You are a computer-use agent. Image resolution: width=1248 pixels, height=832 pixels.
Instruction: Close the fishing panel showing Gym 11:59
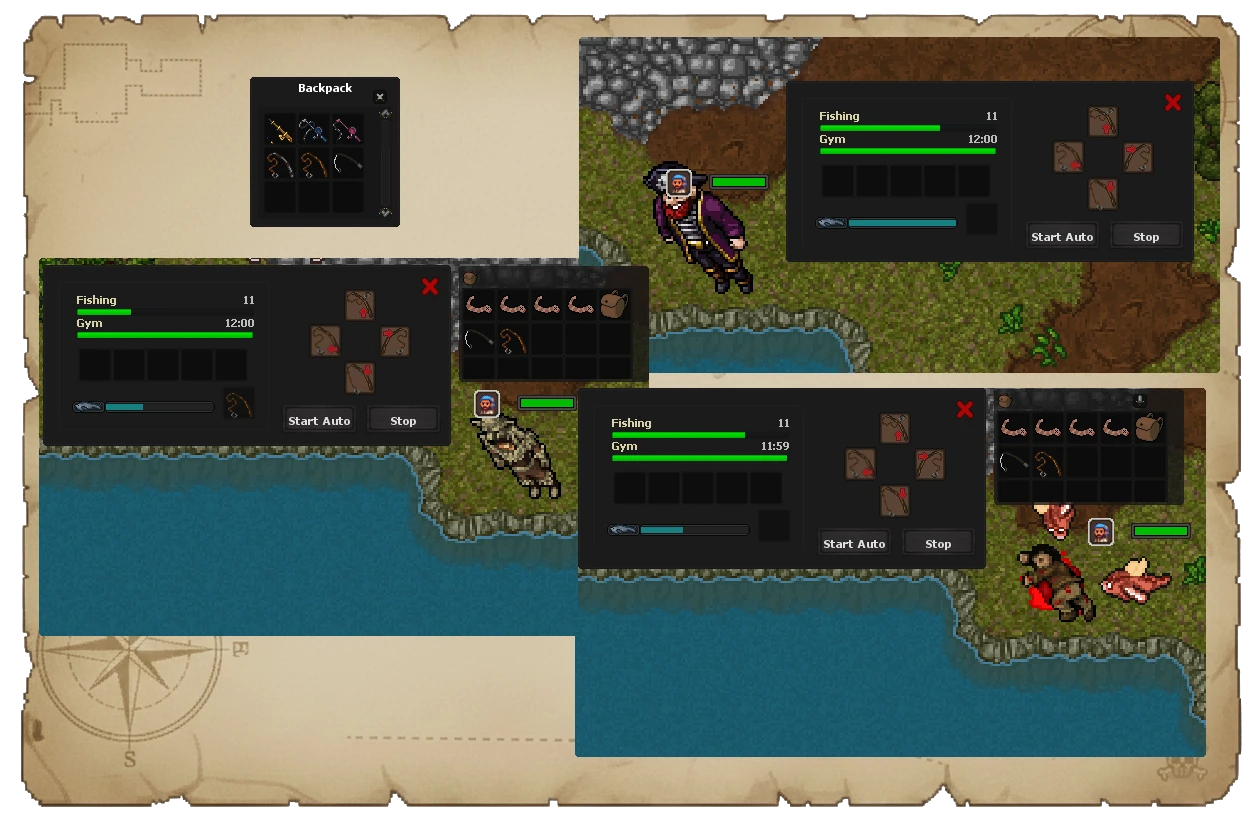pos(965,409)
